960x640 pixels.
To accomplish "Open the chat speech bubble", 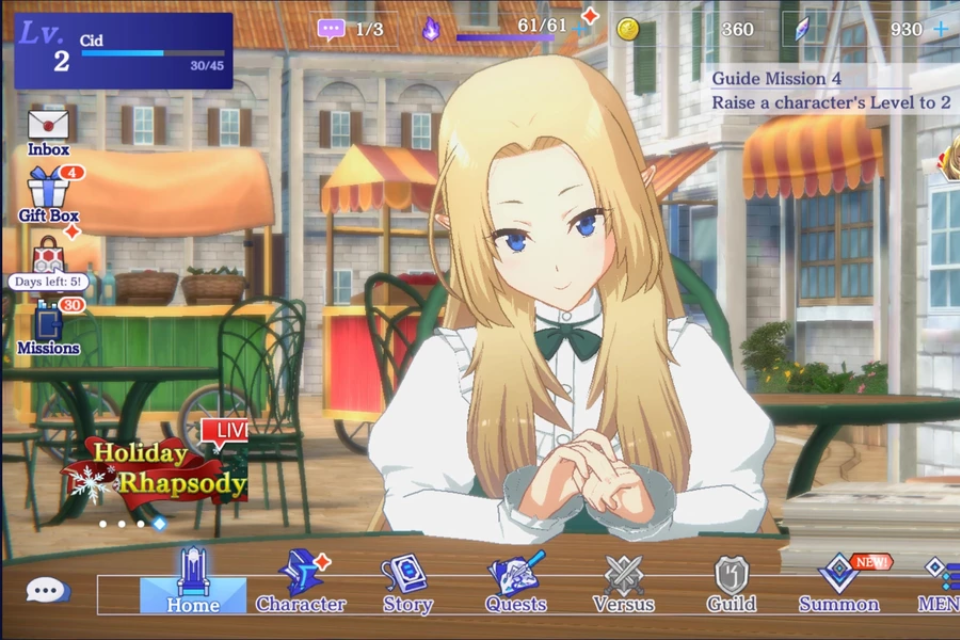I will click(47, 591).
